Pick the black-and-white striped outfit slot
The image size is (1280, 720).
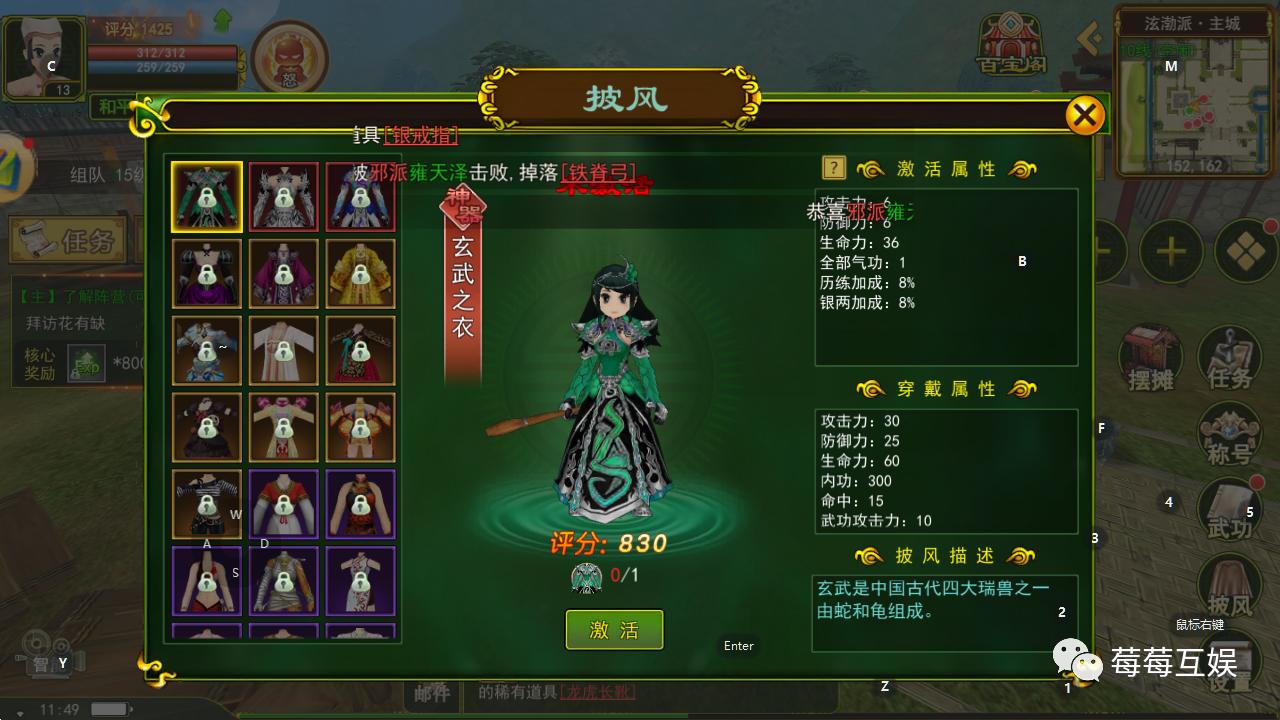tap(207, 504)
